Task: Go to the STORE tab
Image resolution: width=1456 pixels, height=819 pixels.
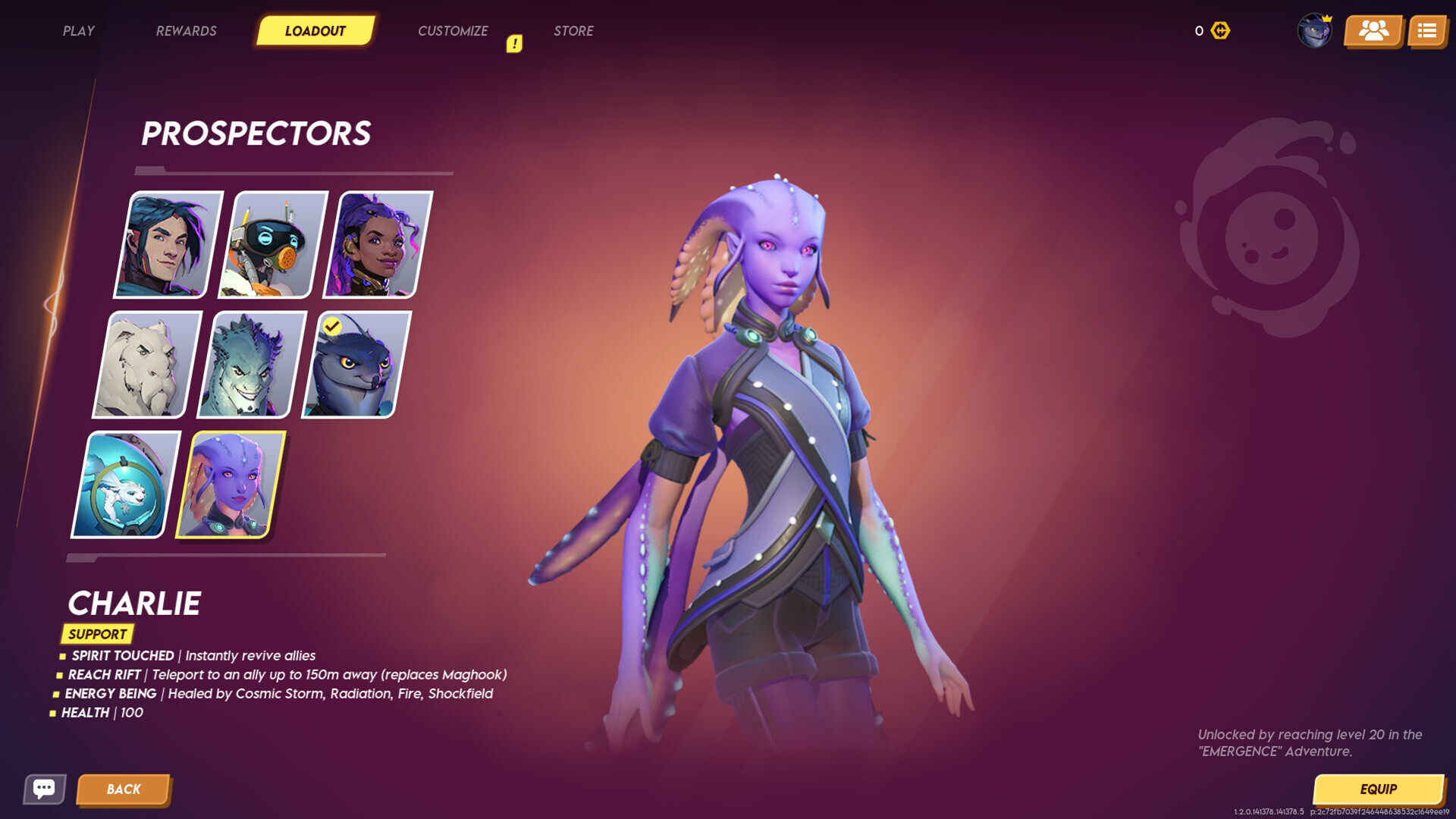Action: click(573, 30)
